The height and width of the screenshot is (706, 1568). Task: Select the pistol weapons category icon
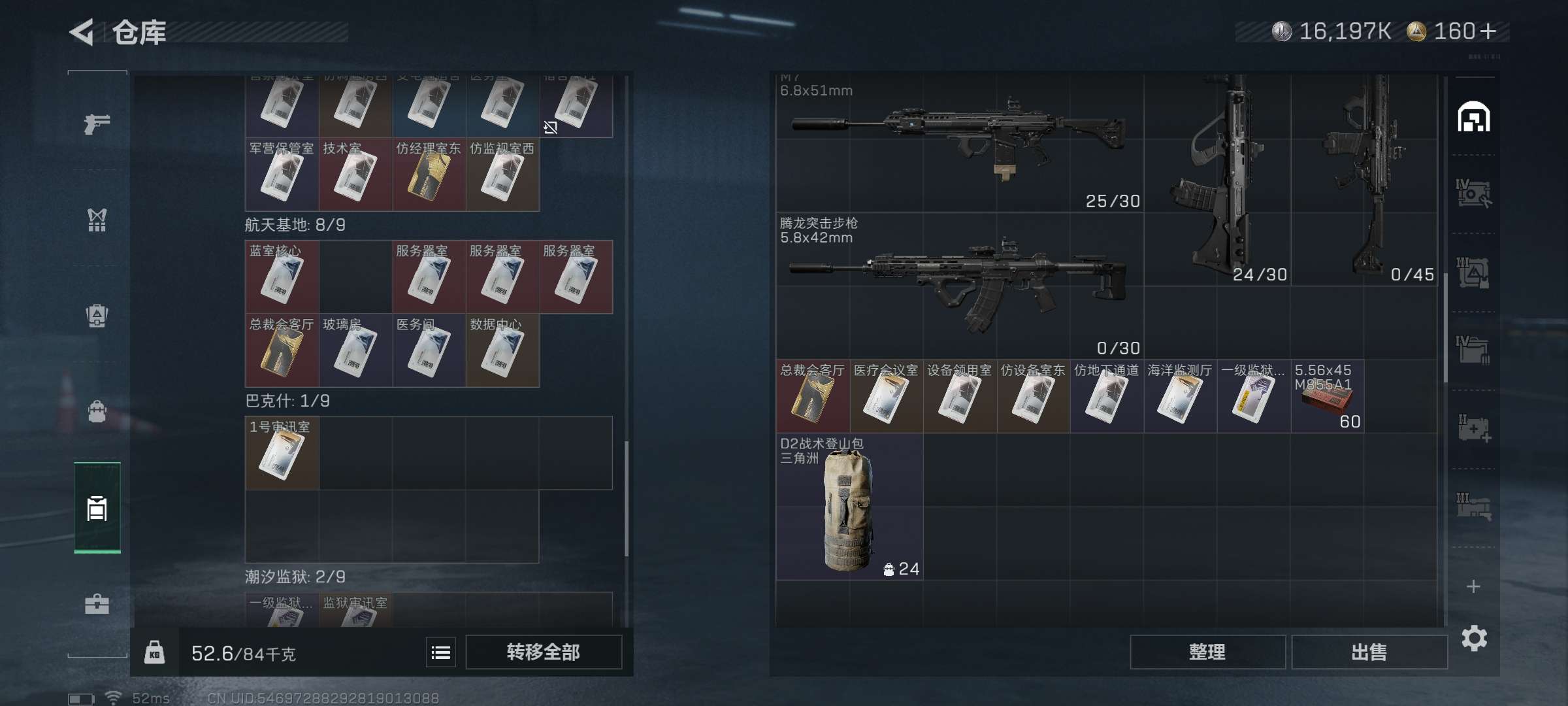click(x=97, y=122)
